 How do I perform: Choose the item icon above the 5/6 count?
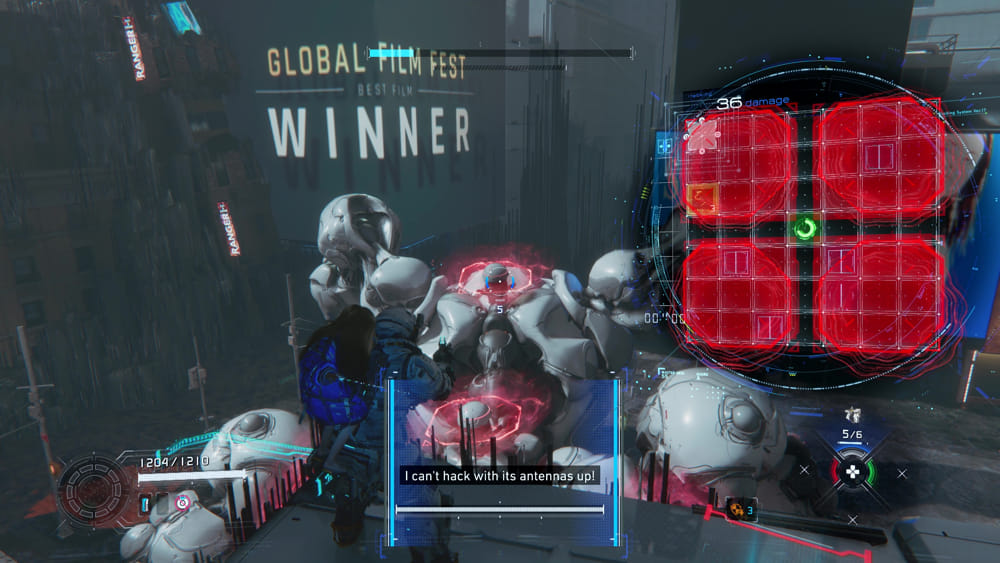852,415
